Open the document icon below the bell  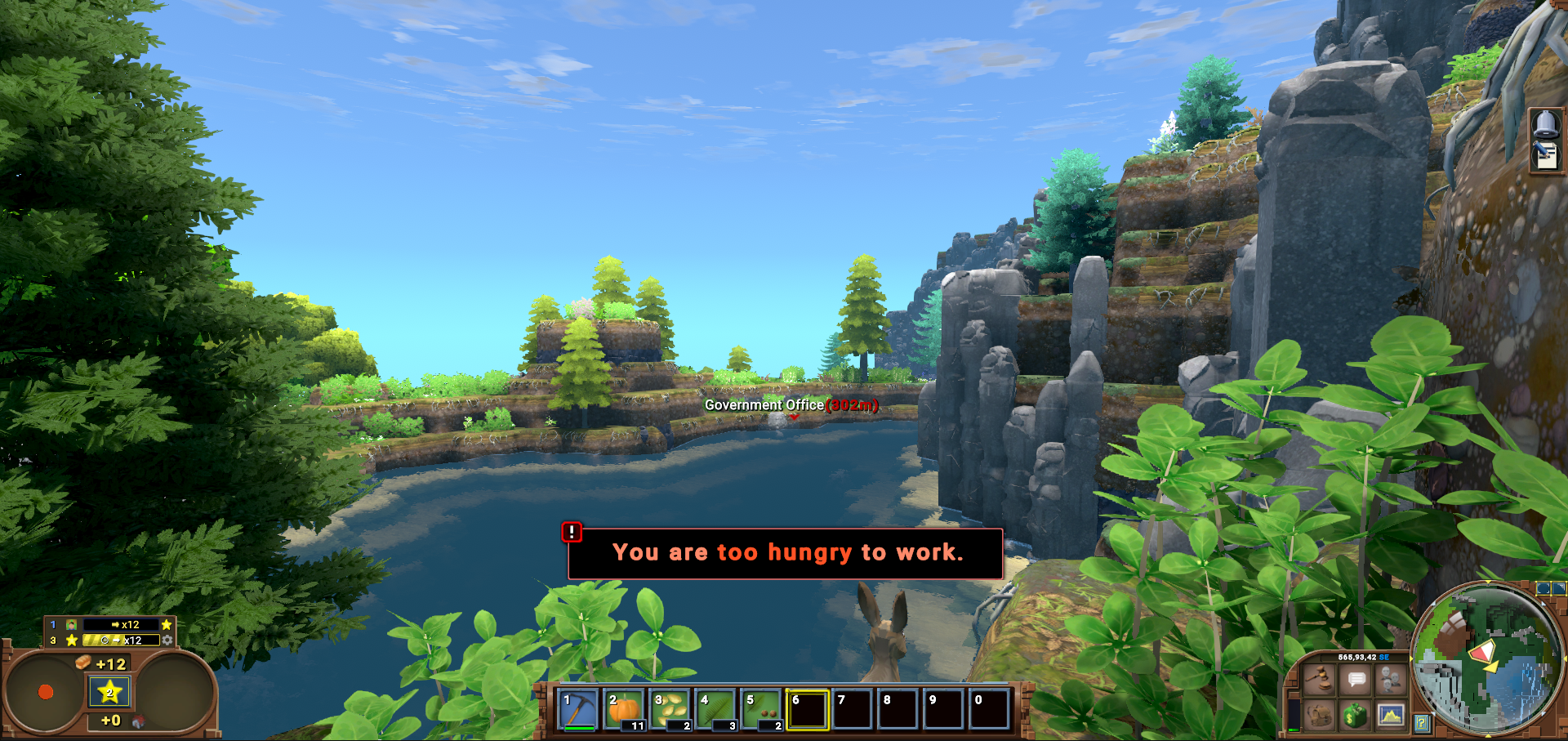point(1545,155)
